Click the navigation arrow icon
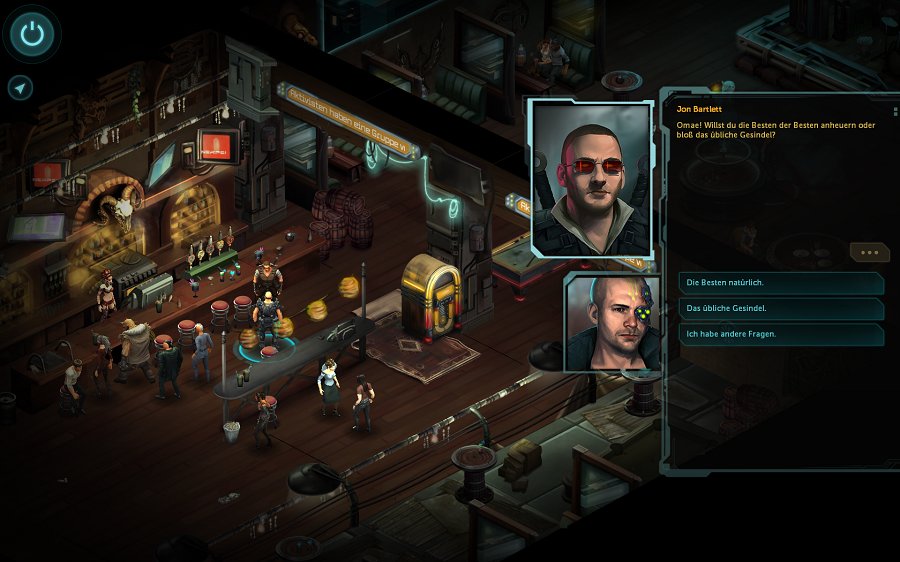This screenshot has width=900, height=562. pos(20,88)
